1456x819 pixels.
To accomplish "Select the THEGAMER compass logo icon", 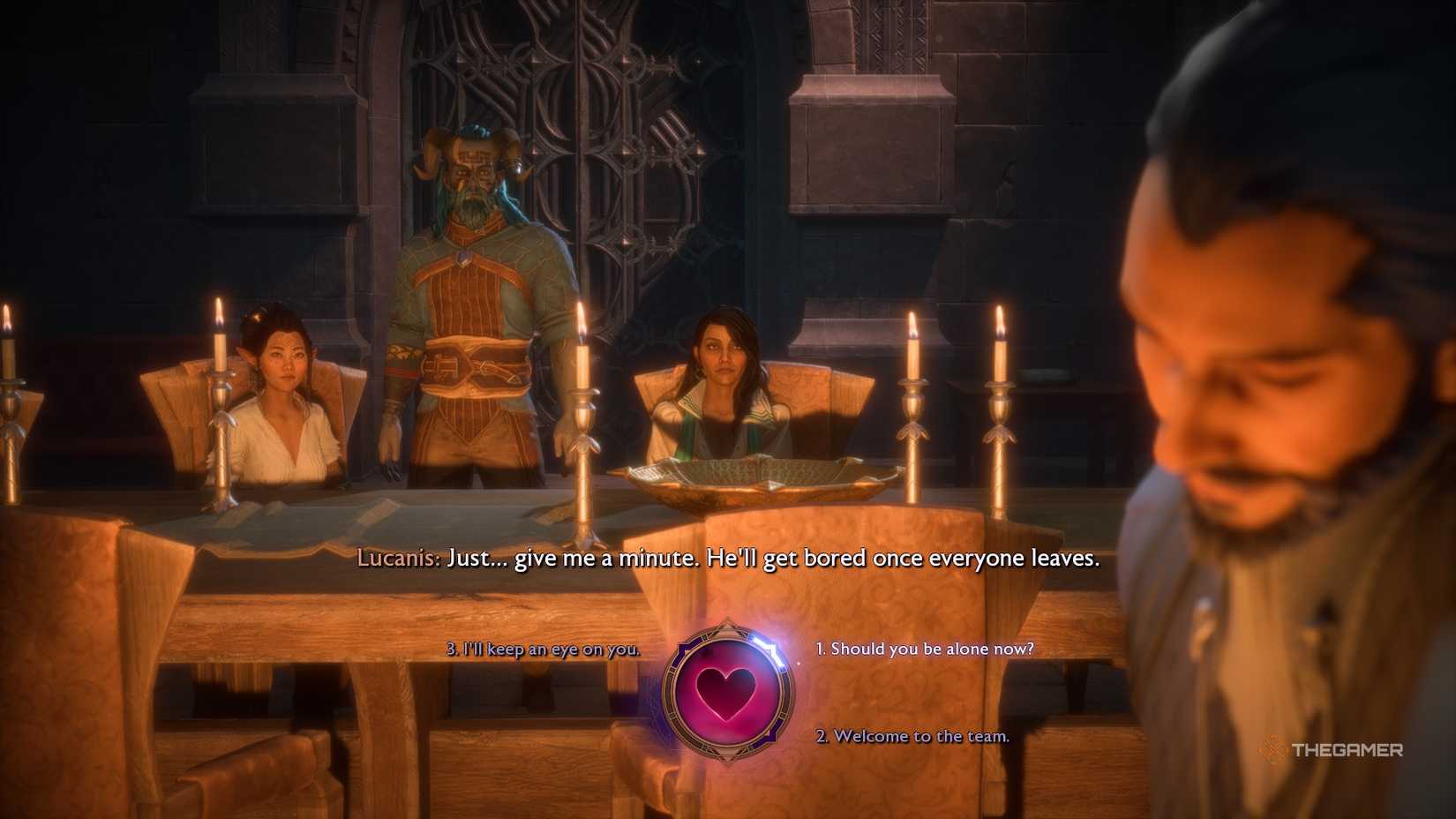I will click(1274, 750).
